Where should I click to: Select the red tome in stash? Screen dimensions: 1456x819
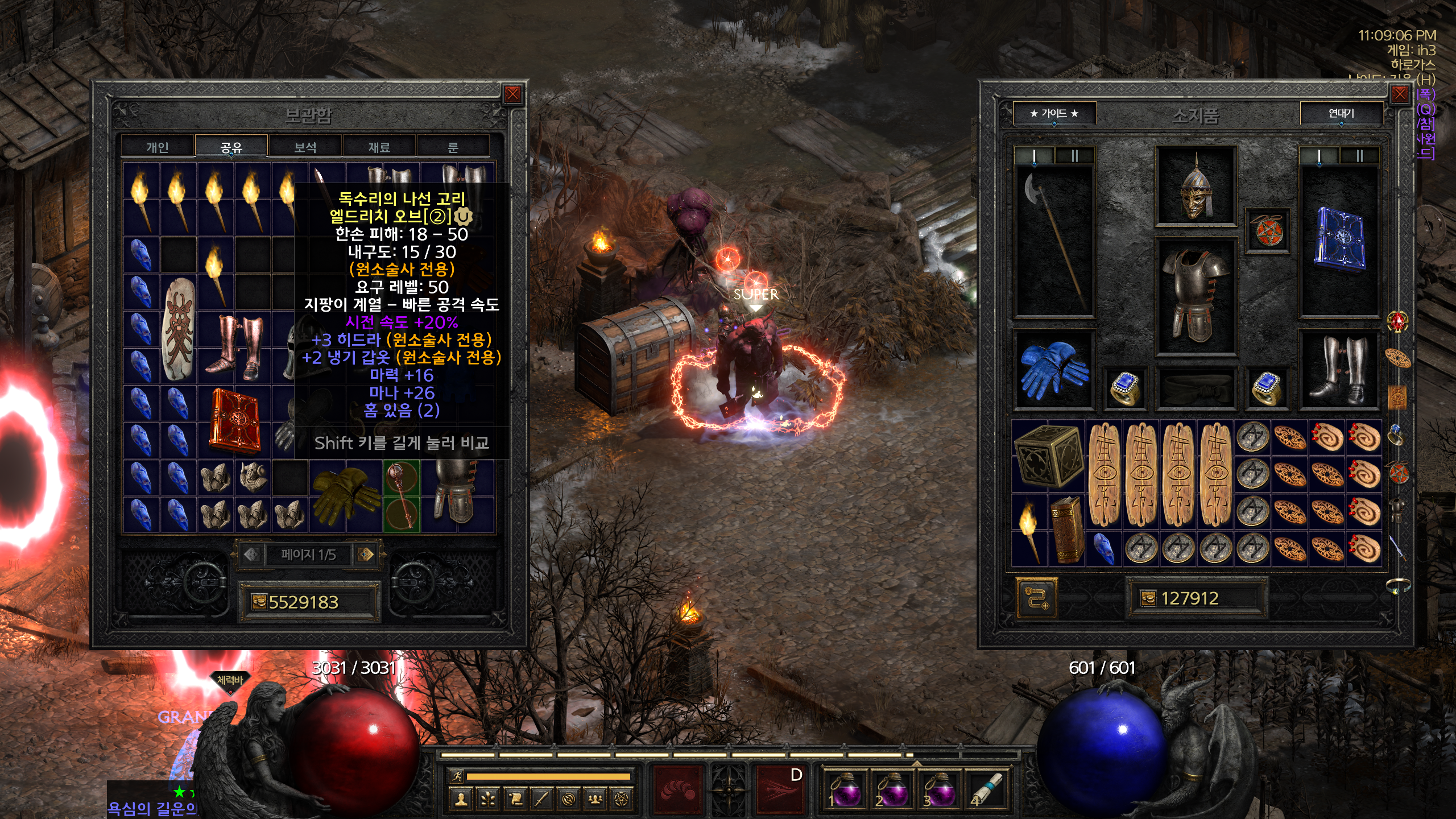[235, 421]
